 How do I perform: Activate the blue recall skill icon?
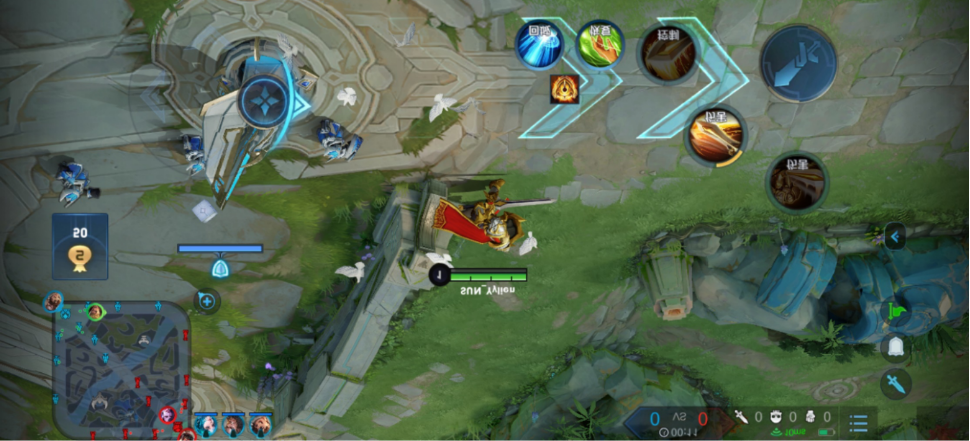[539, 43]
